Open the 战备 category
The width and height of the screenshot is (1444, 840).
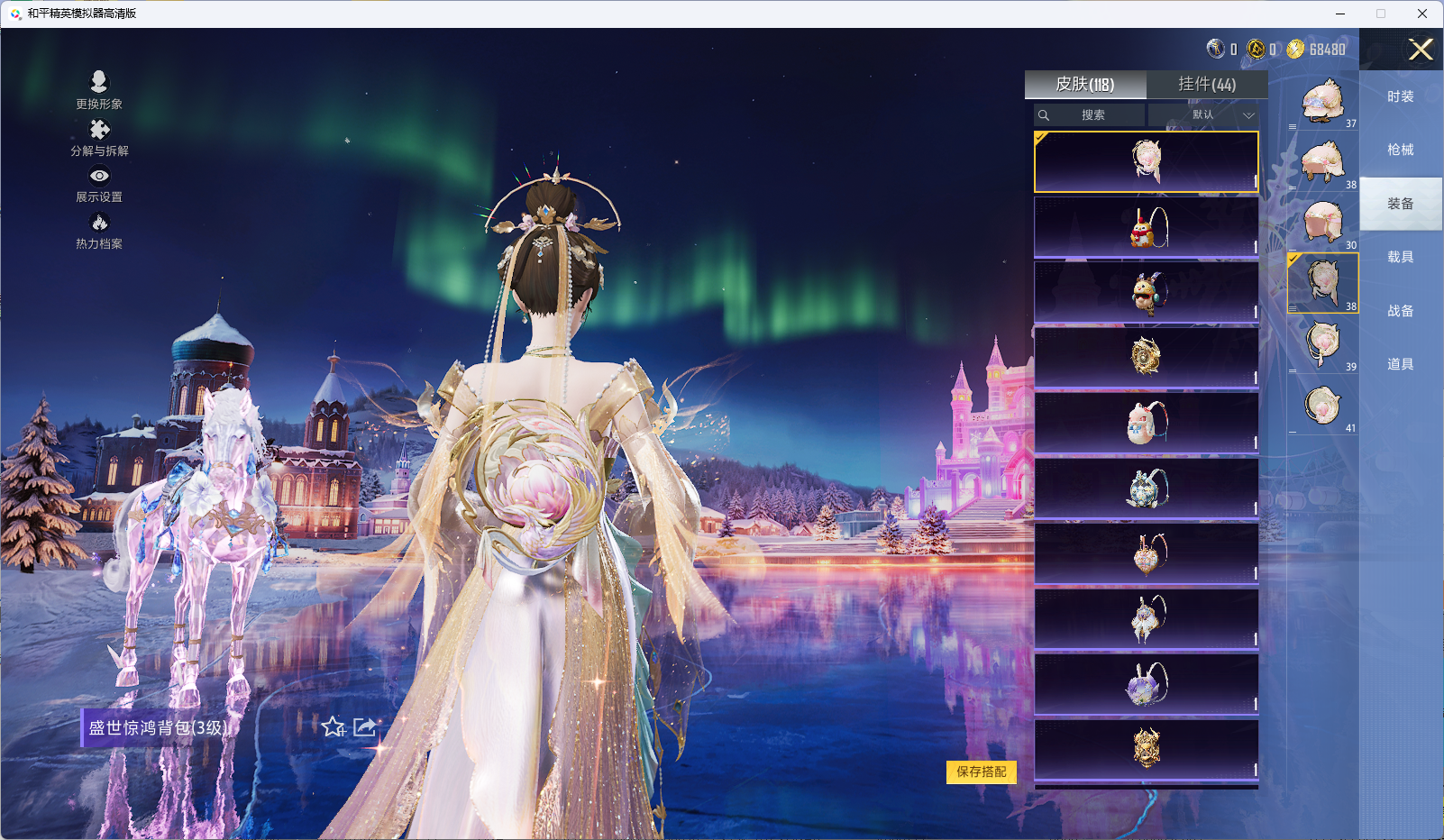tap(1400, 311)
